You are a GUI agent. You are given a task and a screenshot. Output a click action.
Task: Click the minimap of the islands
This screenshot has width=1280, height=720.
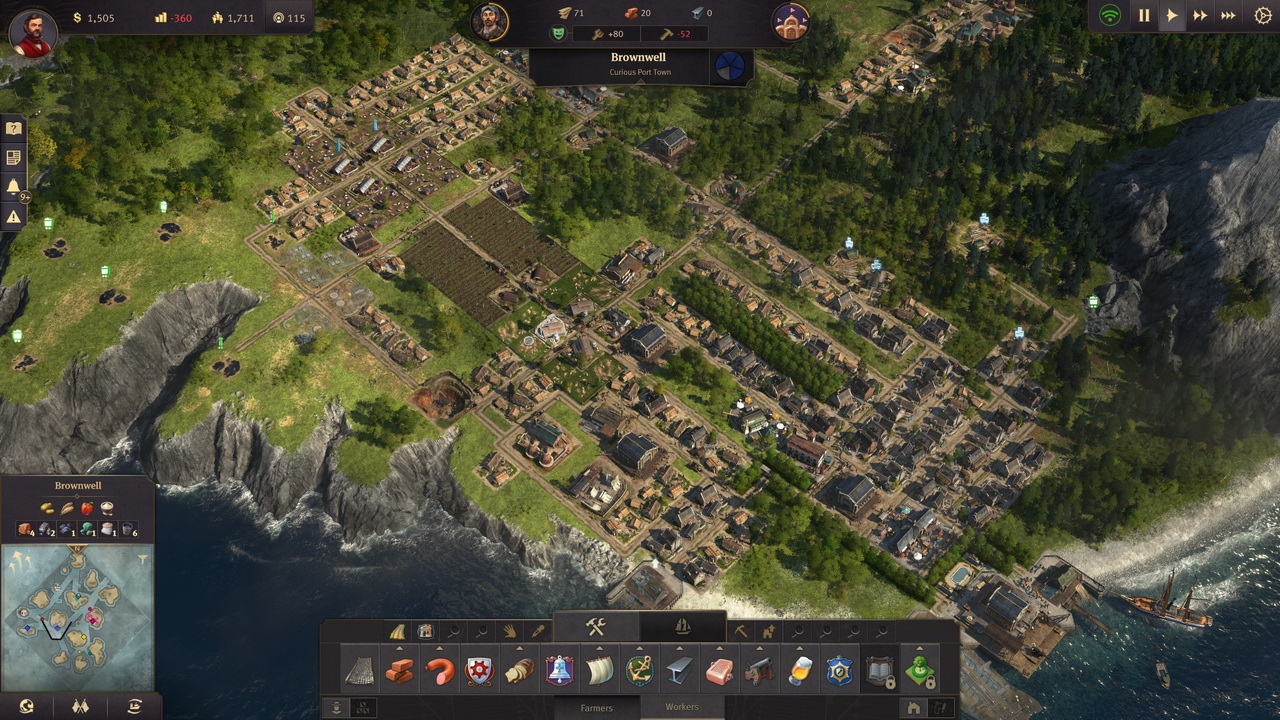[77, 617]
